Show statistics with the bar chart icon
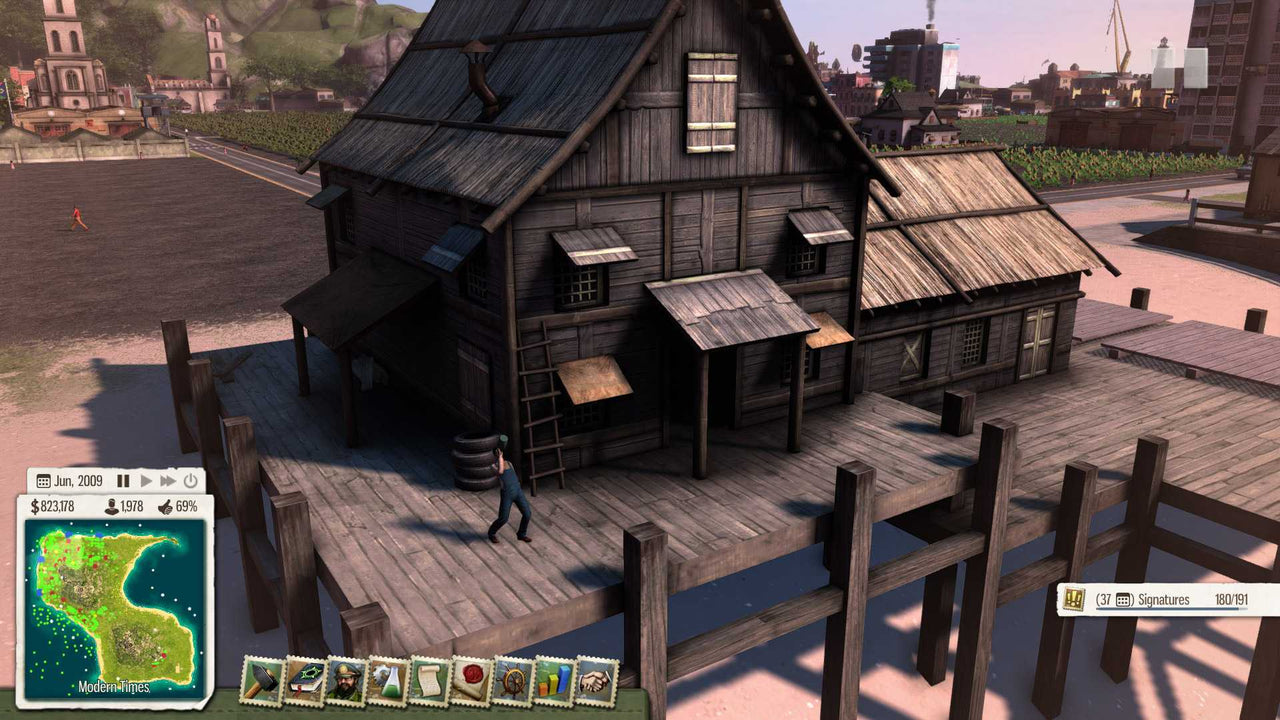The image size is (1280, 720). pyautogui.click(x=555, y=682)
